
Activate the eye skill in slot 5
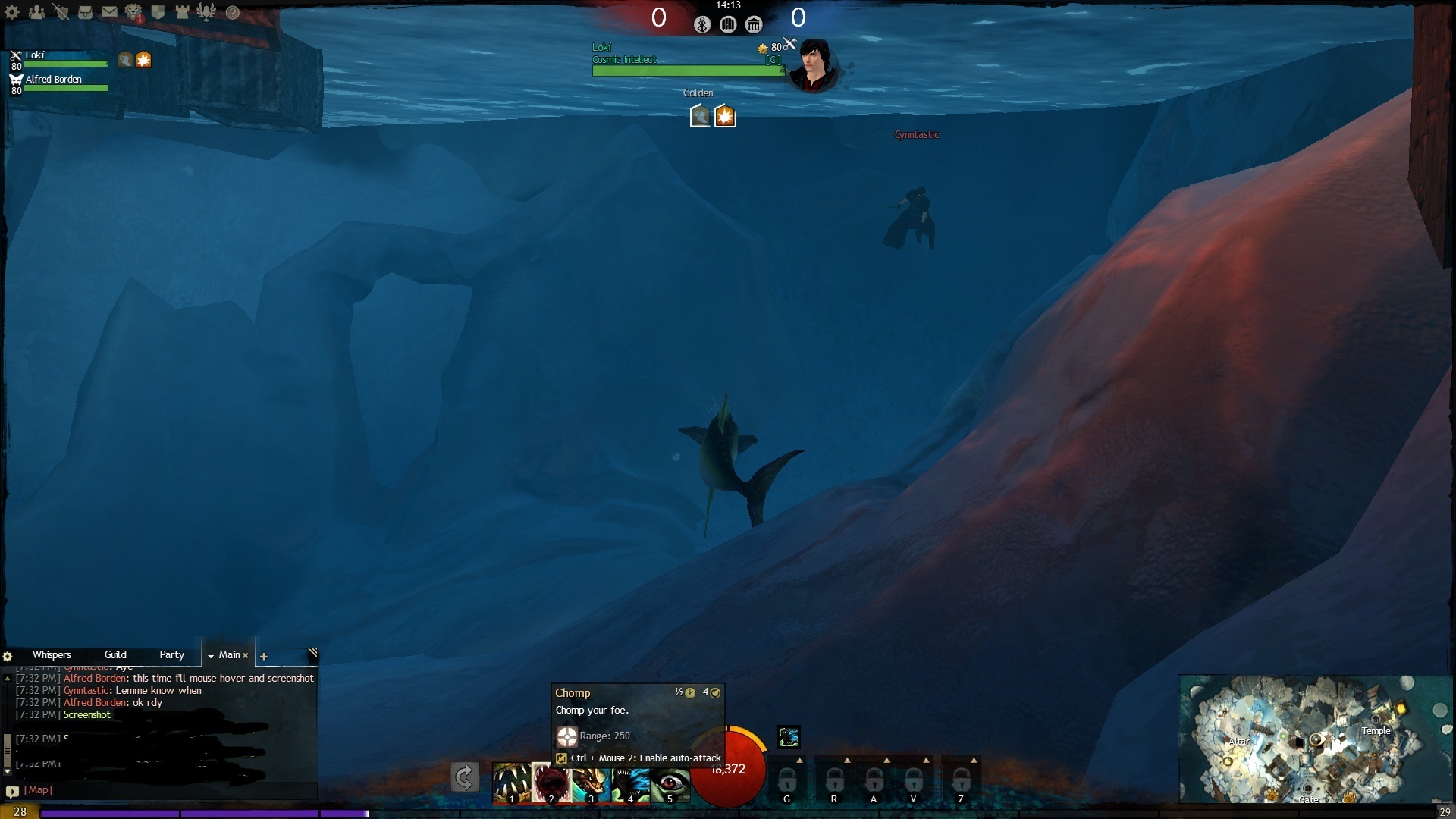[670, 783]
